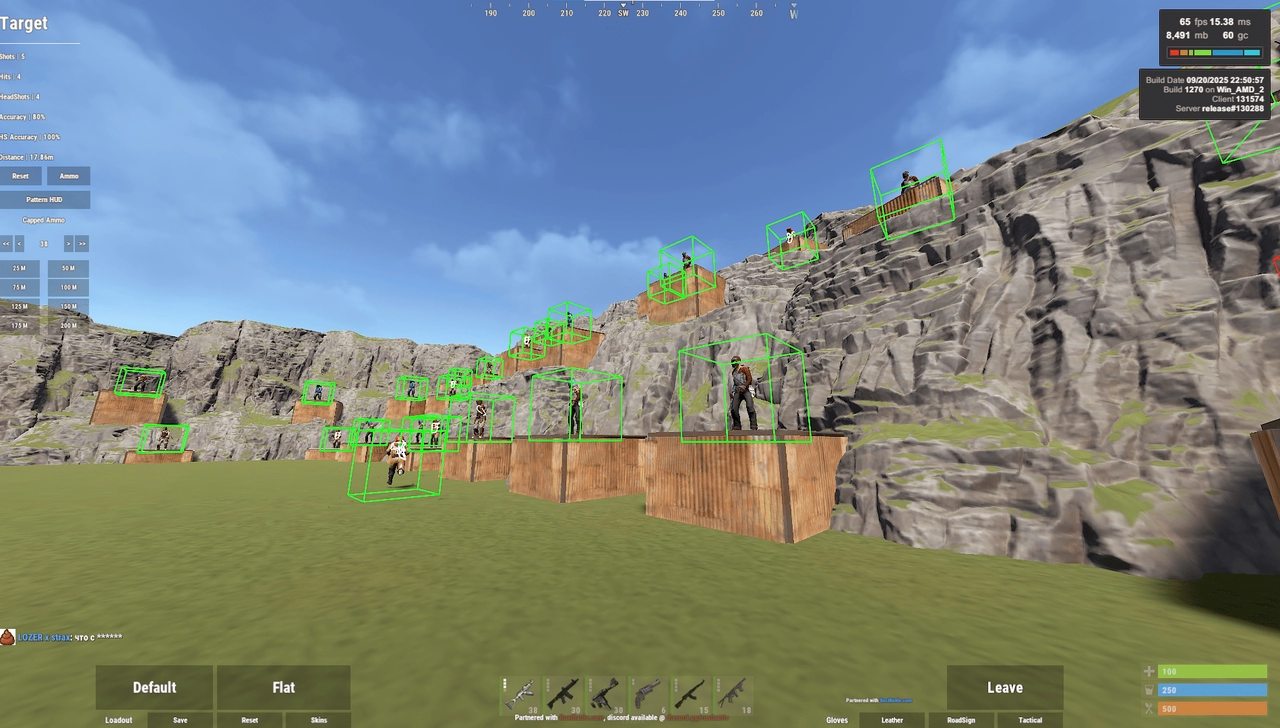Viewport: 1280px width, 728px height.
Task: Reset target statistics with the Reset button
Action: click(x=20, y=176)
